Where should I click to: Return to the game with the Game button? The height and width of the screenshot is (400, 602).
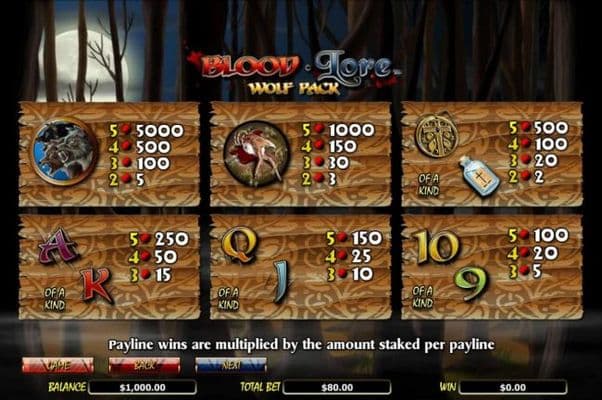(58, 366)
